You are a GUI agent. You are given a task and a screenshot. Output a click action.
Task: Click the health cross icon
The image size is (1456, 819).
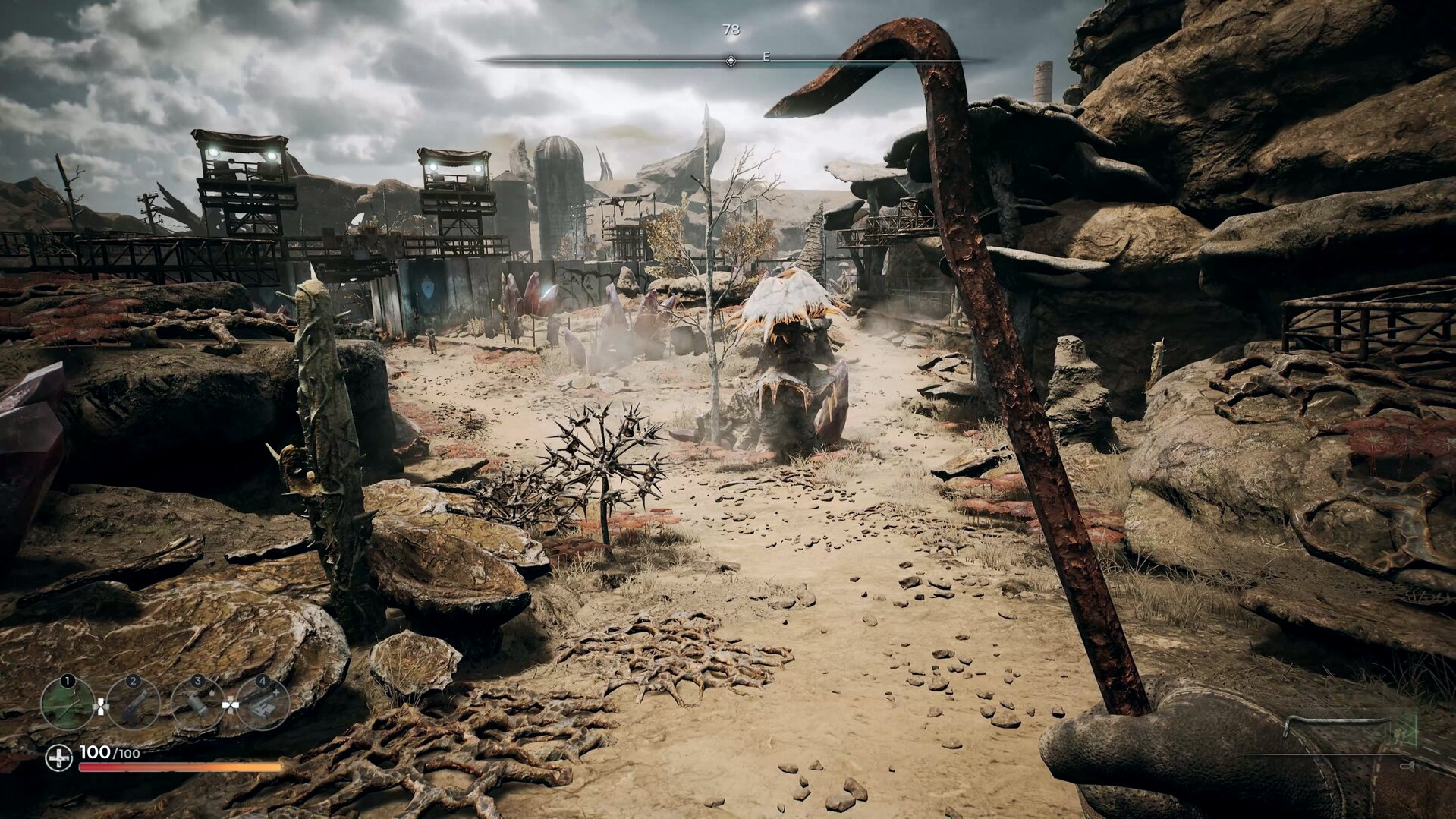(58, 758)
